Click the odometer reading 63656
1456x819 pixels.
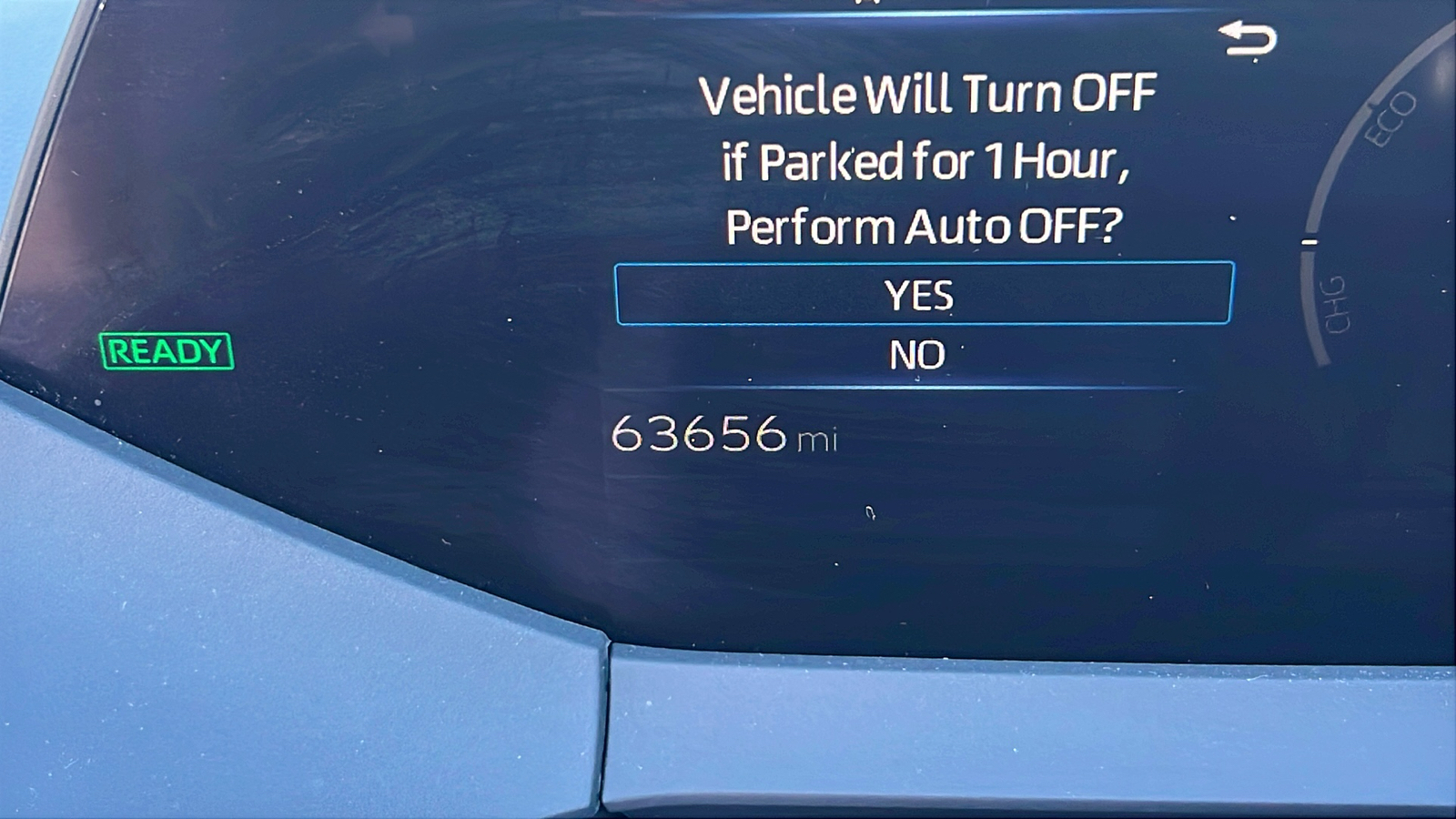[701, 434]
